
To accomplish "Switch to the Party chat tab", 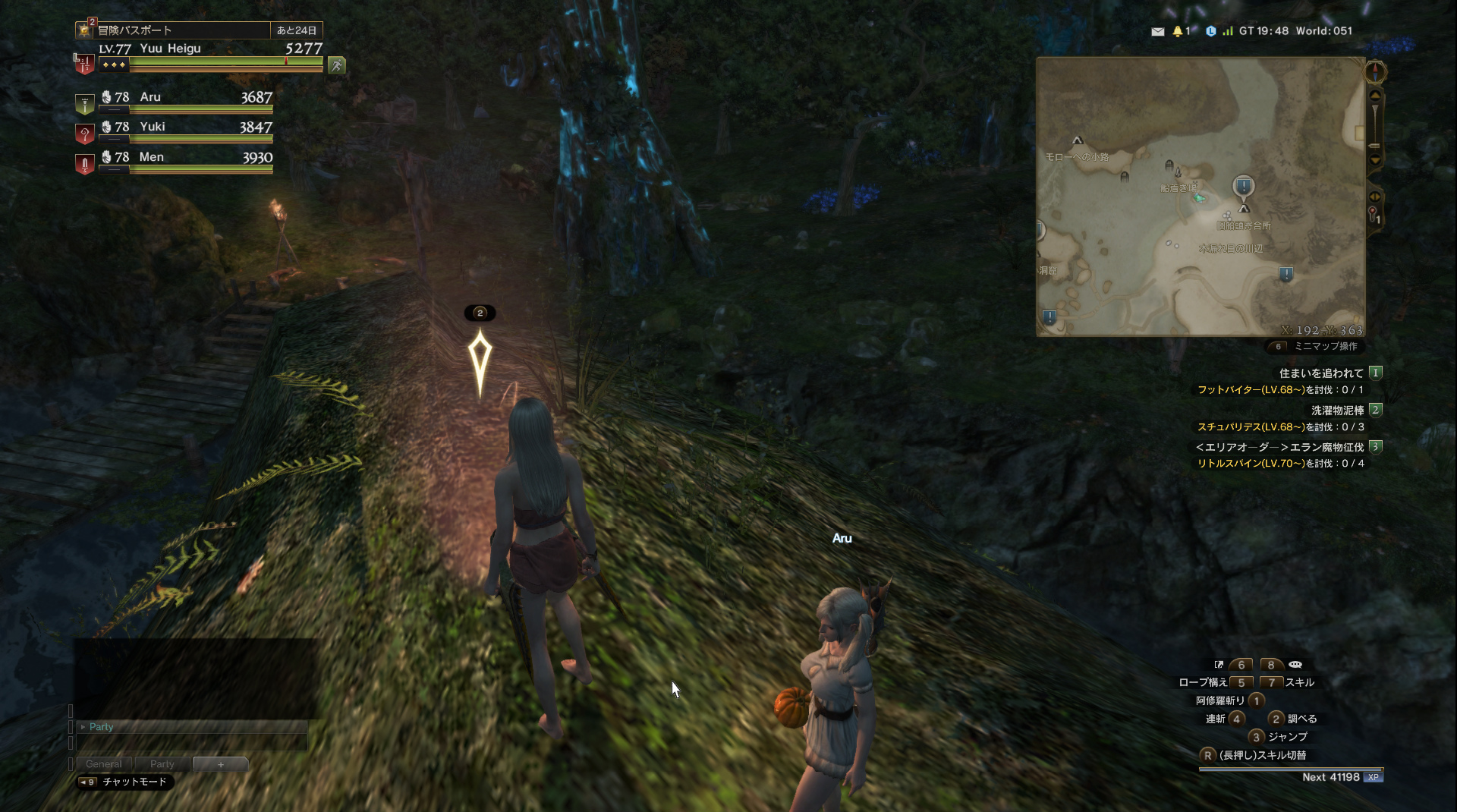I will click(162, 764).
